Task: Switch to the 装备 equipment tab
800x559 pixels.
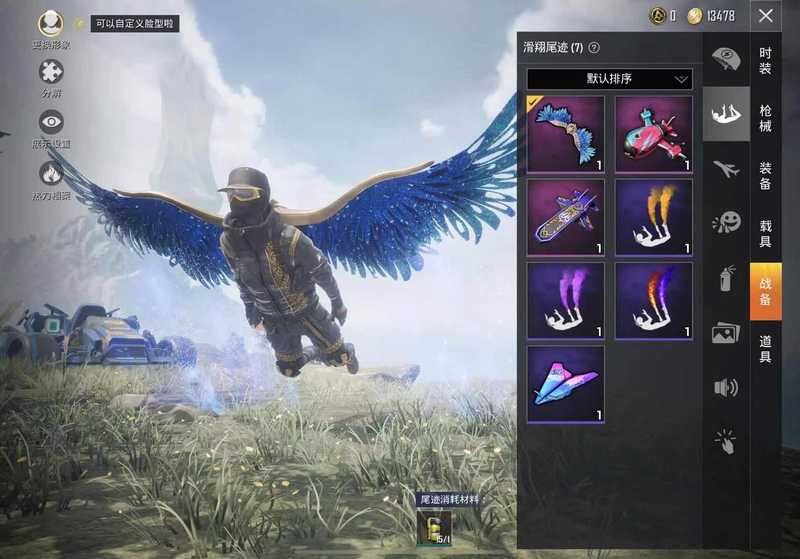Action: pyautogui.click(x=765, y=176)
